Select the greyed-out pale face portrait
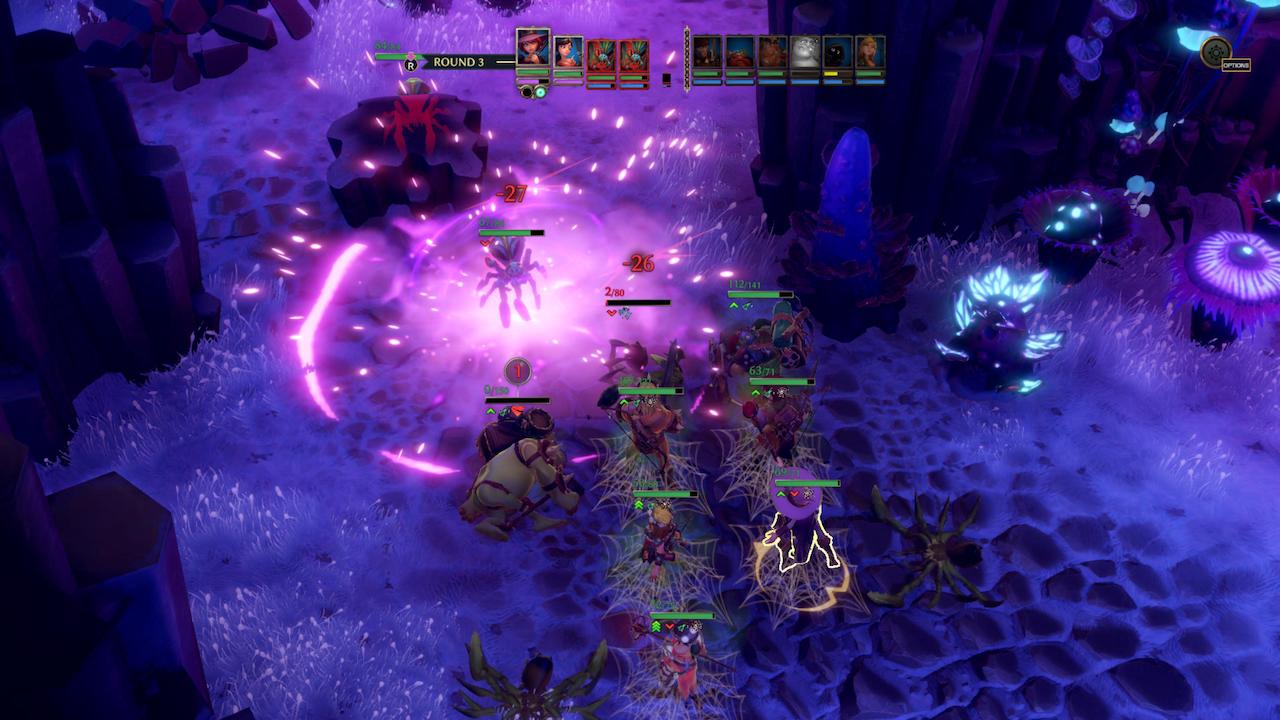1280x720 pixels. tap(805, 53)
